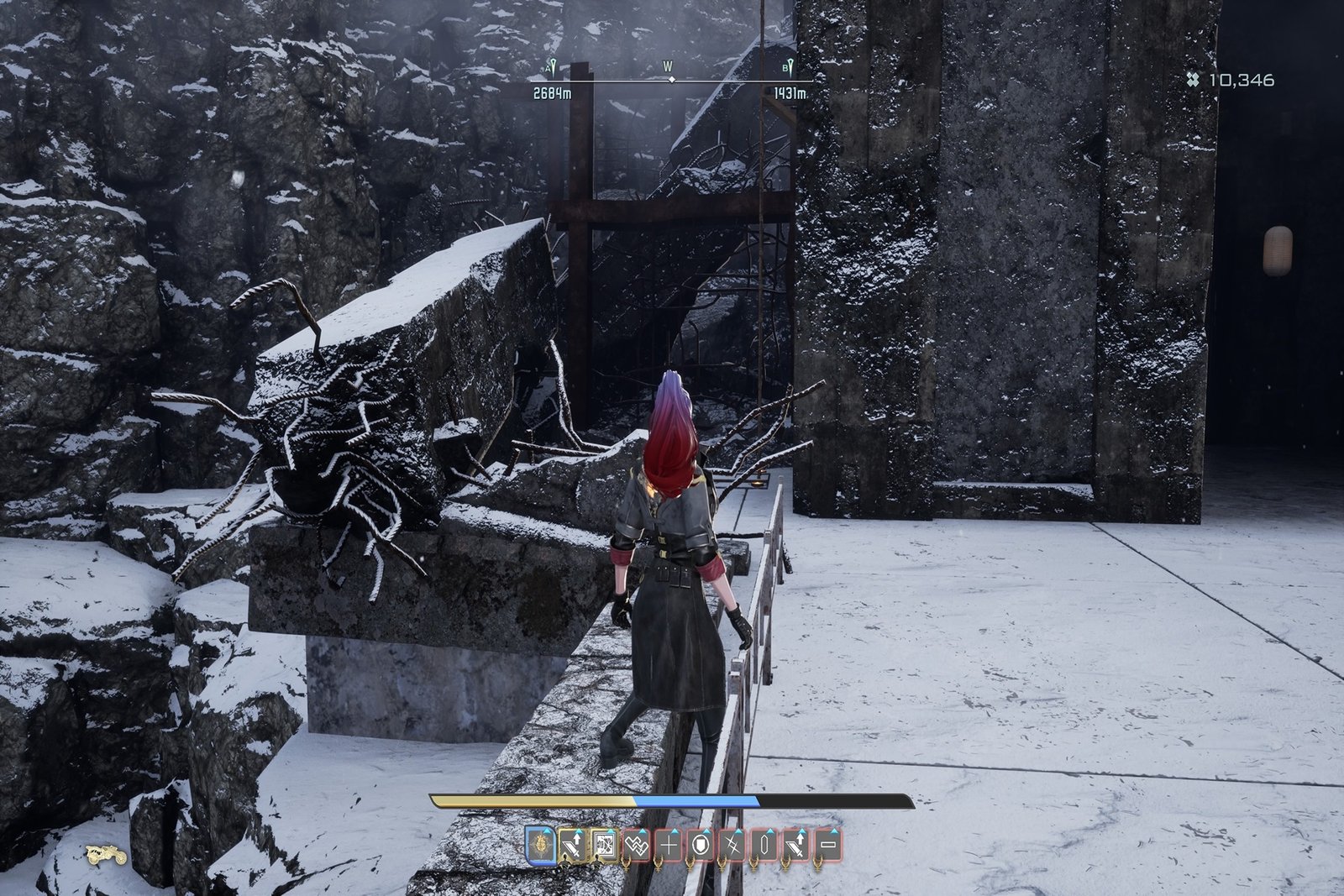Select the horizontal bar skill slot
The height and width of the screenshot is (896, 1344).
[827, 843]
